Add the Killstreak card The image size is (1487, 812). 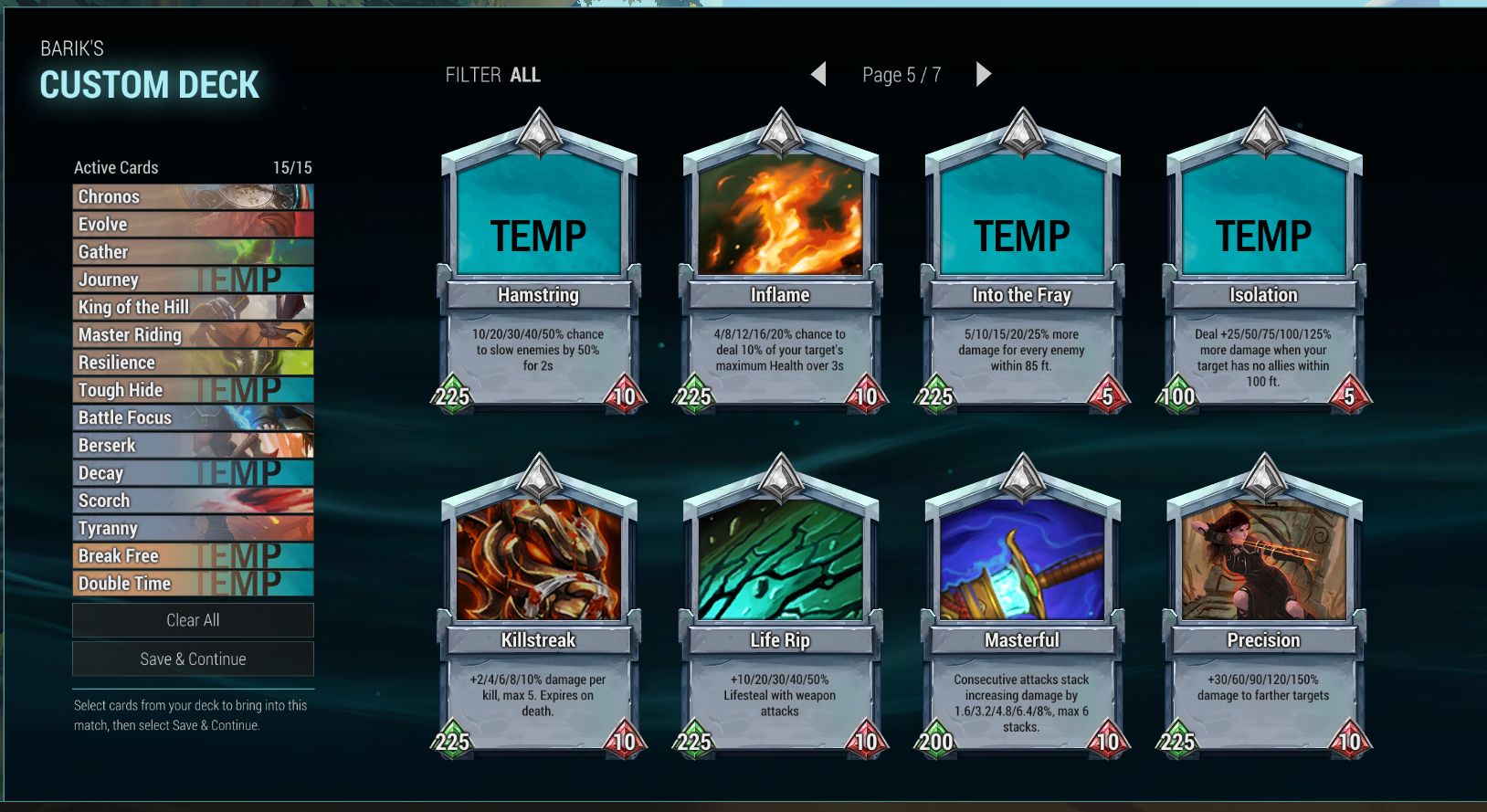[x=538, y=609]
